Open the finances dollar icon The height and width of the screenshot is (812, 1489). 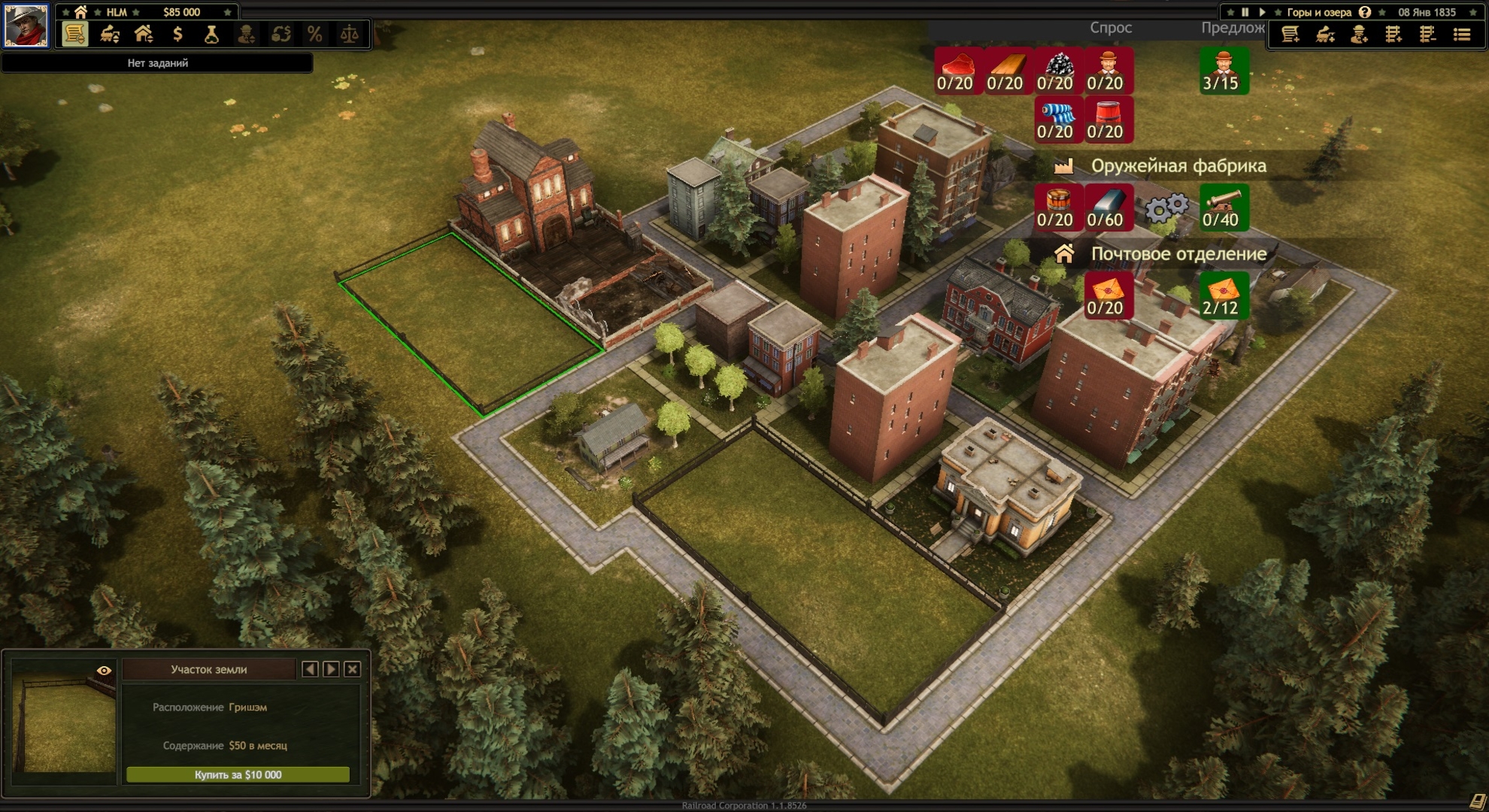point(177,35)
